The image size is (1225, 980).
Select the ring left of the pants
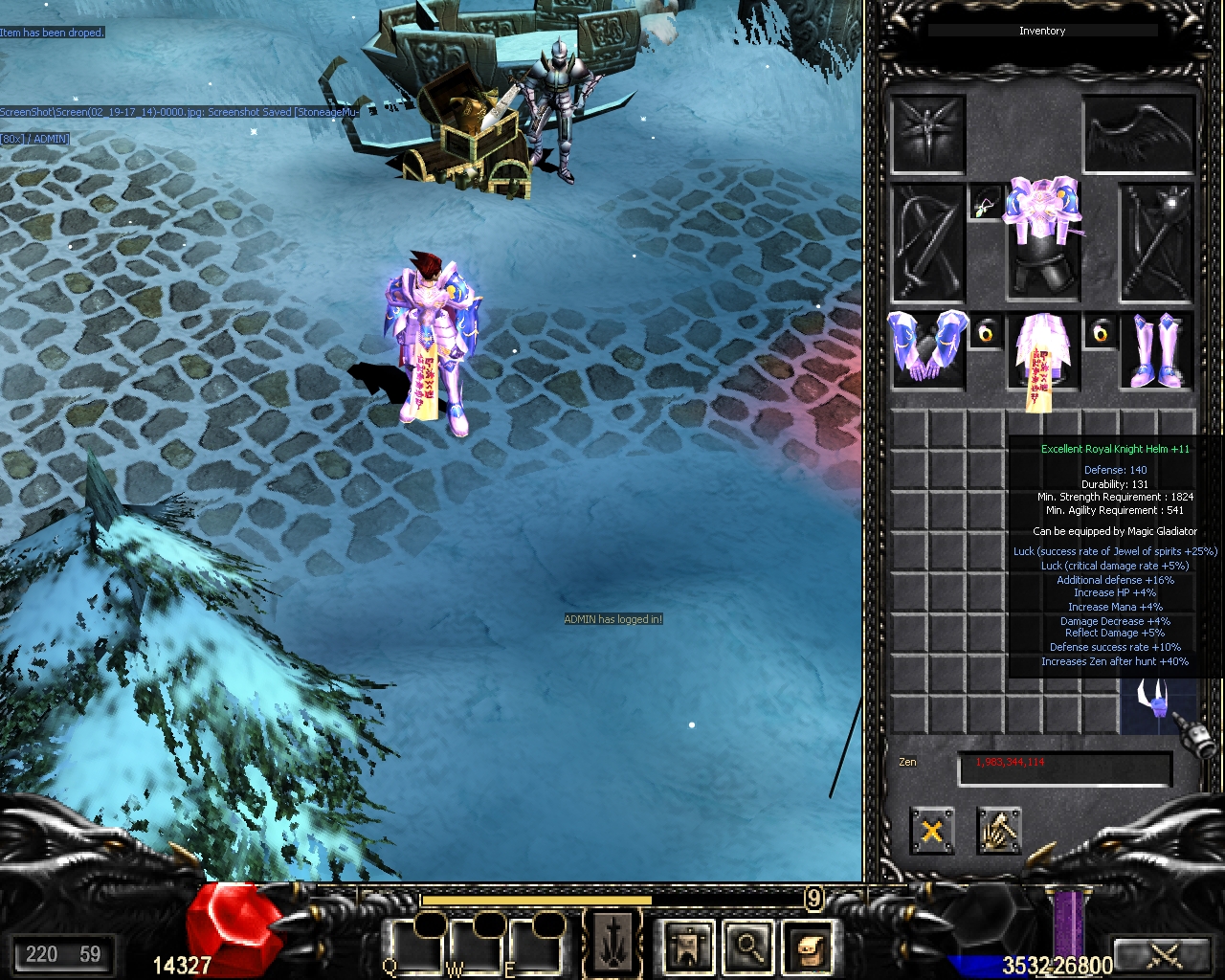(x=985, y=332)
